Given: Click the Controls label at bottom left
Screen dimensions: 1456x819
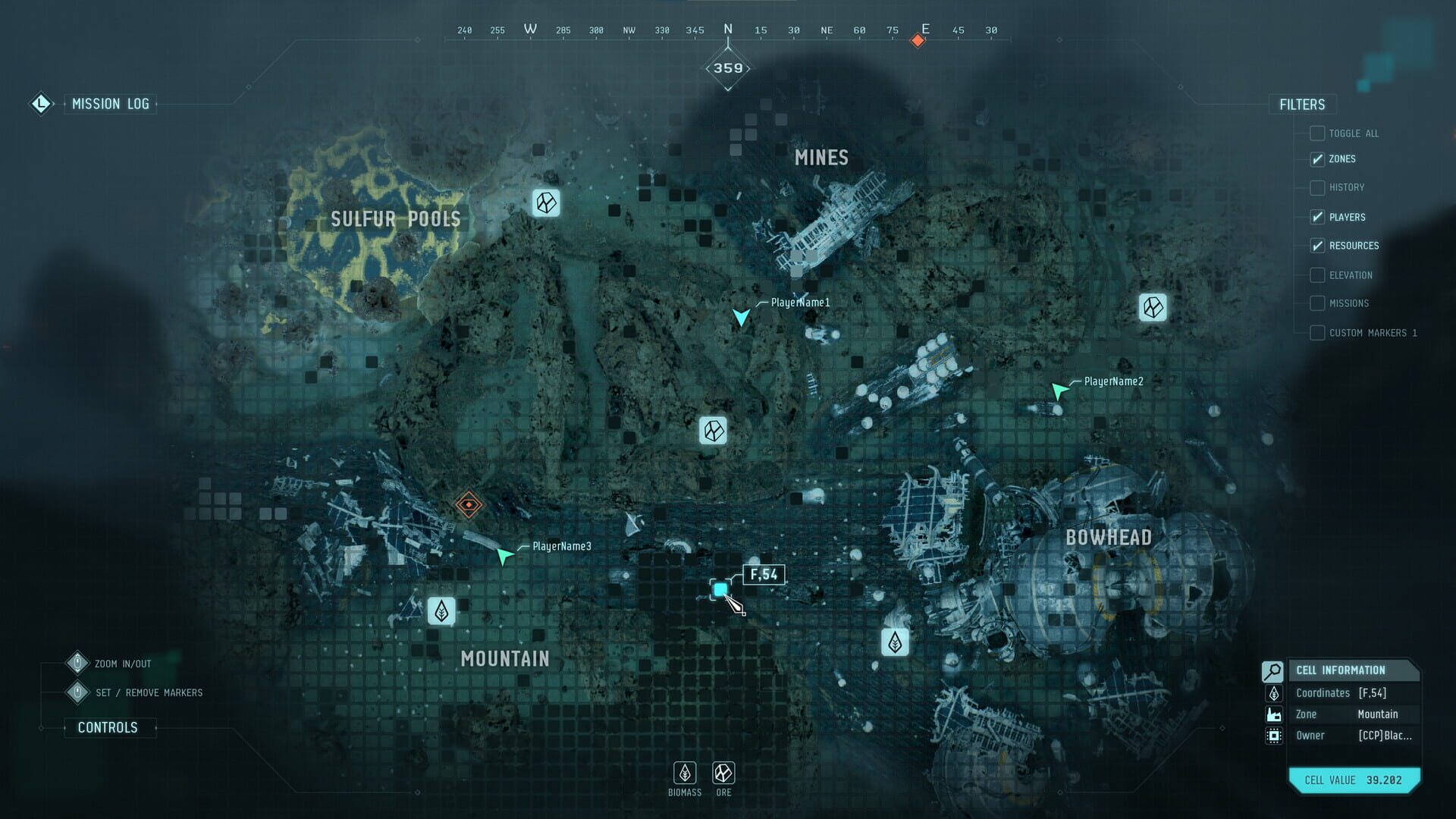Looking at the screenshot, I should point(108,726).
